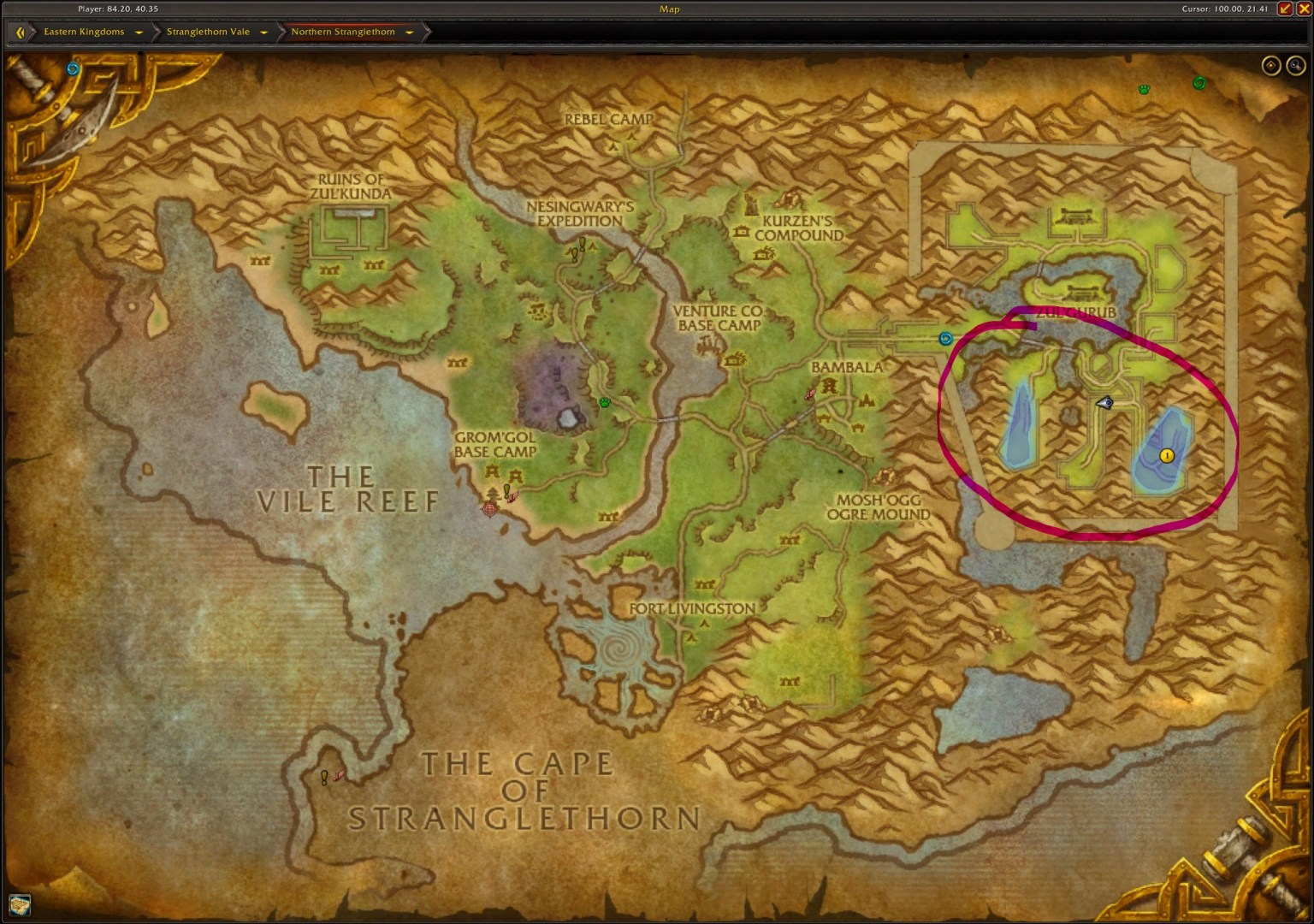Screen dimensions: 1314x924
Task: Open the Eastern Kingdoms dropdown
Action: click(139, 32)
